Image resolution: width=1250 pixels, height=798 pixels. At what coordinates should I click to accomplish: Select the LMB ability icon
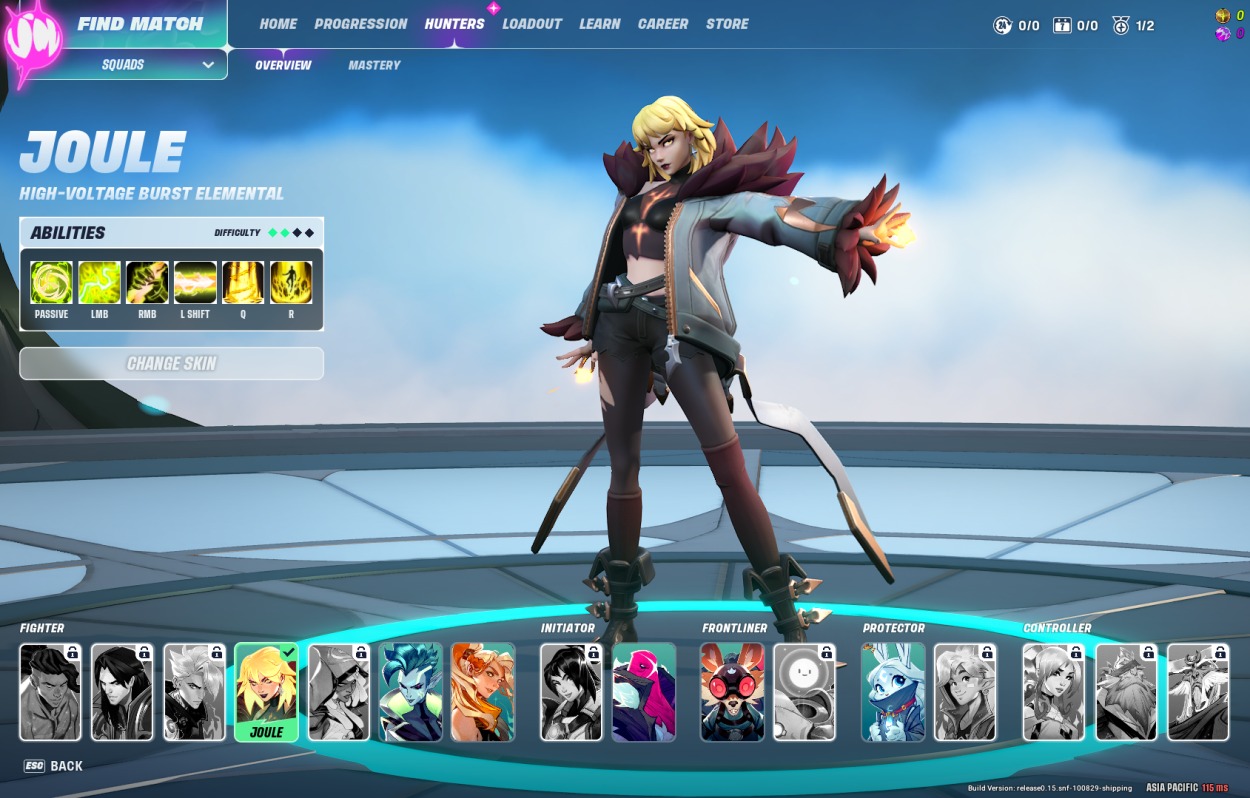[x=99, y=283]
